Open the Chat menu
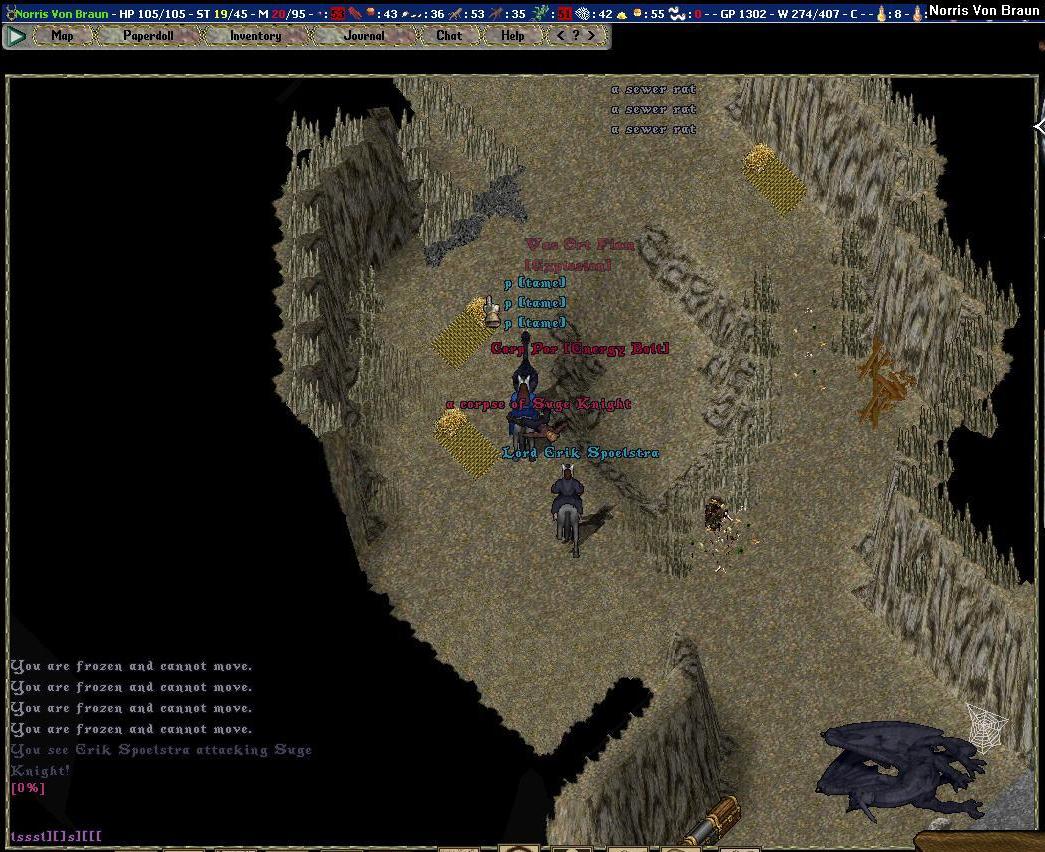 (x=449, y=36)
